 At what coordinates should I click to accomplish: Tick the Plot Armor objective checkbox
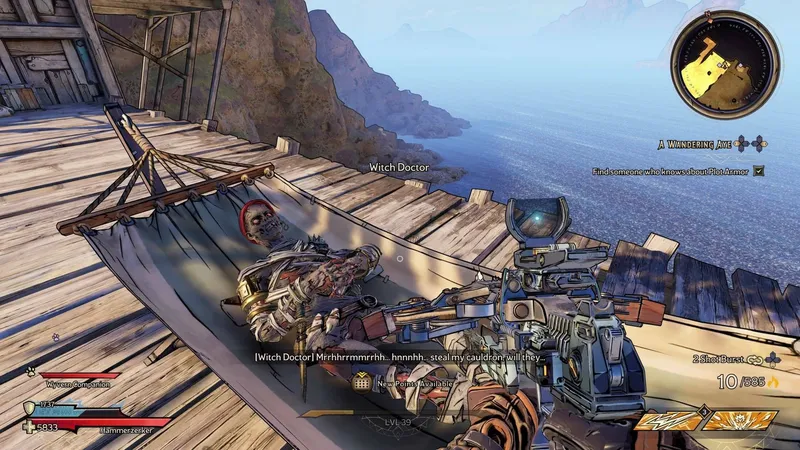[759, 171]
